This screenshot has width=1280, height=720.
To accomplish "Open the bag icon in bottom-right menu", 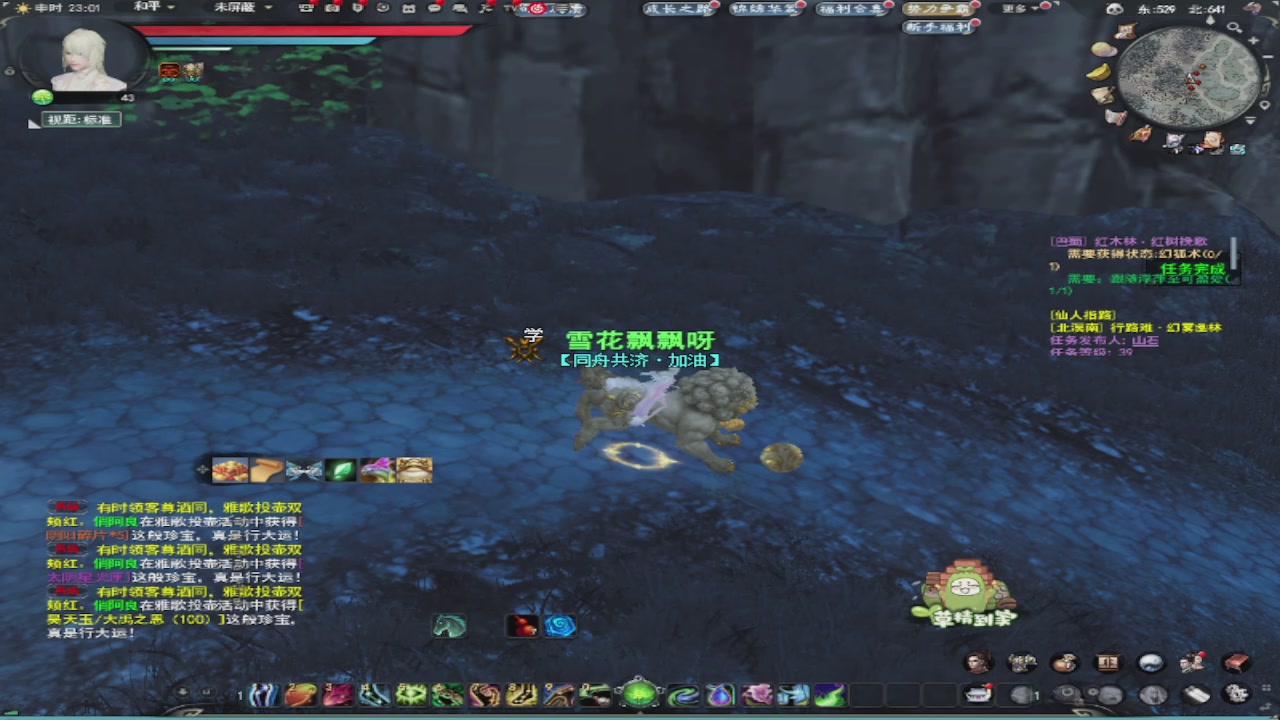I will pos(1064,663).
